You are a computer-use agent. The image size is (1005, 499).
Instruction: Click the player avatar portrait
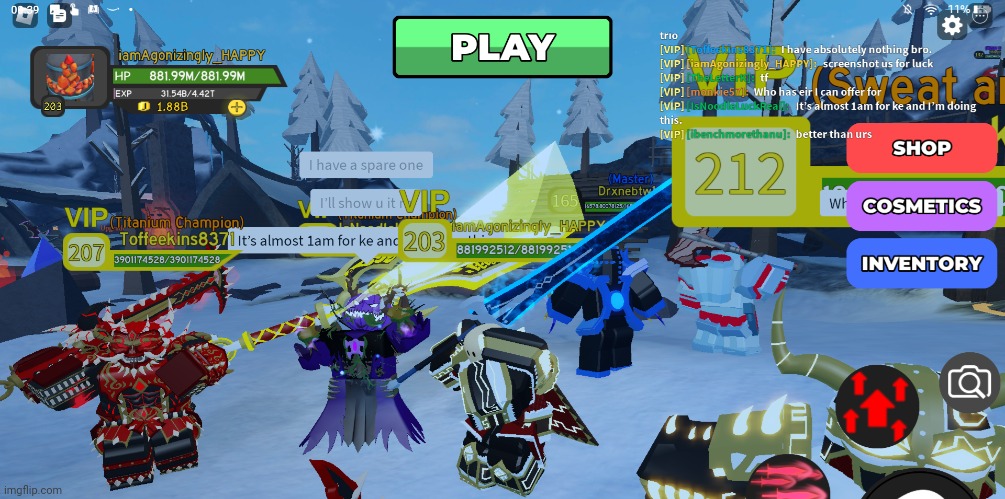click(70, 78)
